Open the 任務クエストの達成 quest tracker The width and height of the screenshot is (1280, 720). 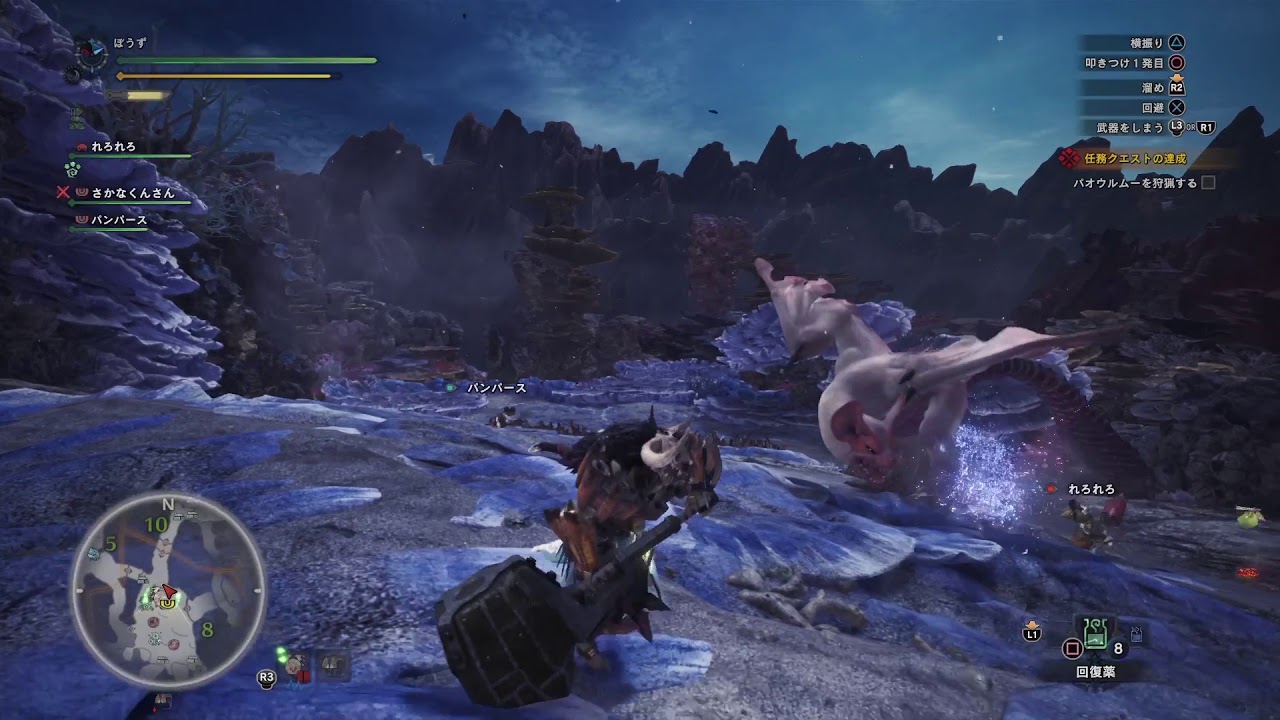click(1135, 158)
